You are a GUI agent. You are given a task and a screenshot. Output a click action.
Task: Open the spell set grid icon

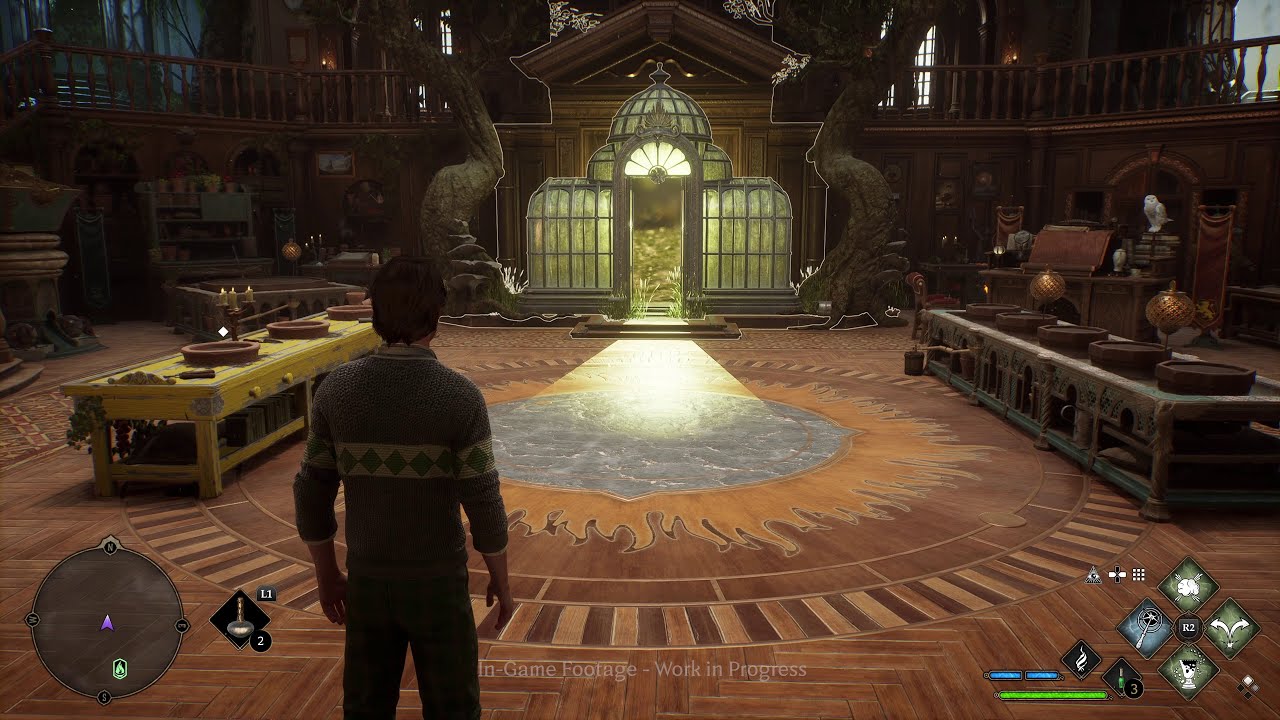1138,575
